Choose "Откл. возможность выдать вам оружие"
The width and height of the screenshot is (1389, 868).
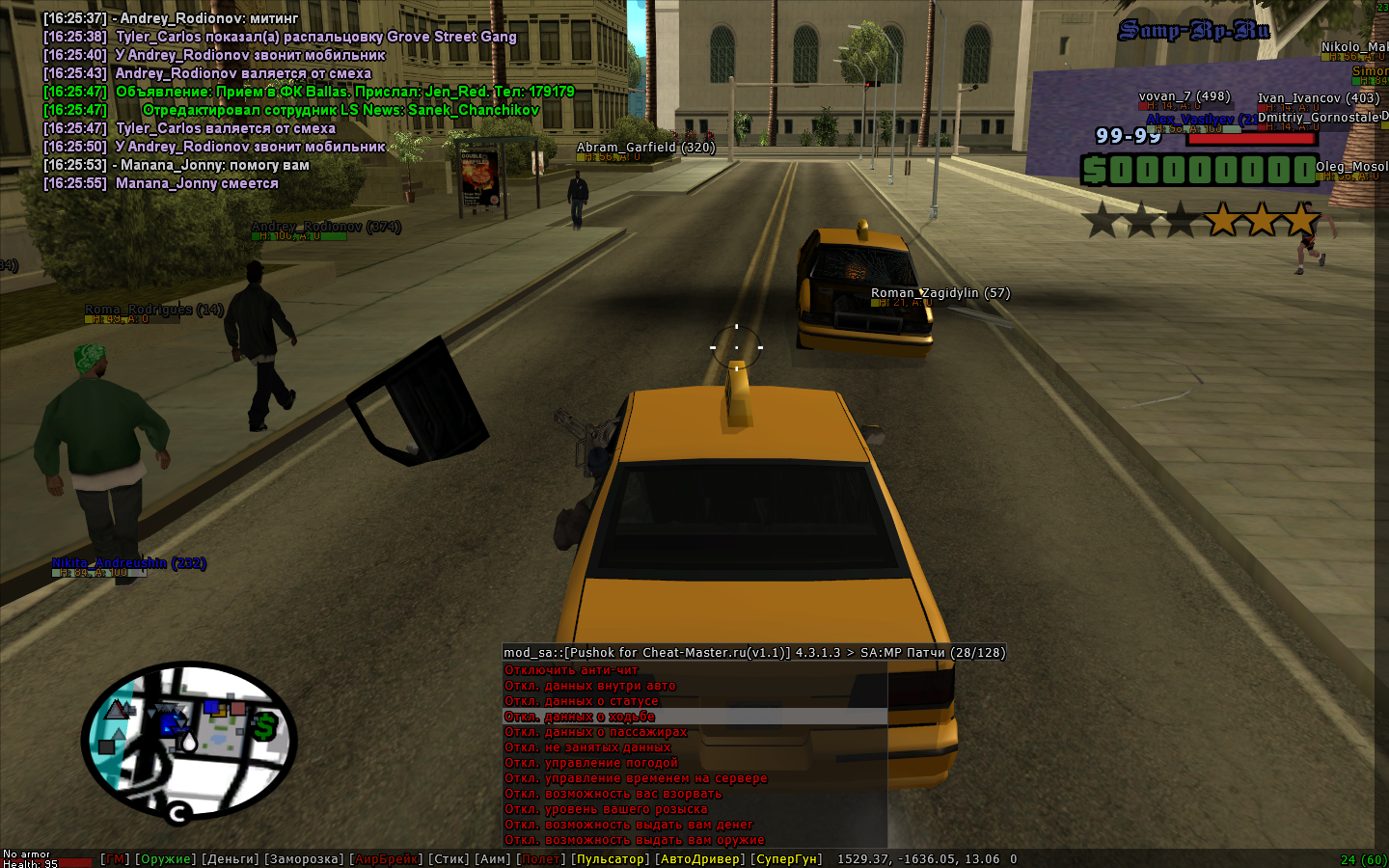tap(635, 840)
